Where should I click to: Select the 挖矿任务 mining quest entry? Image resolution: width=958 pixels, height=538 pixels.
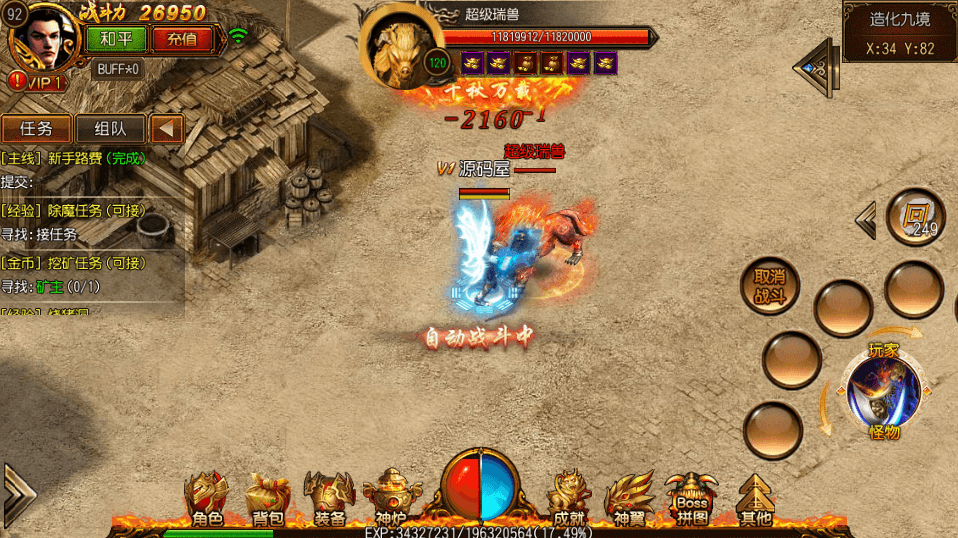pos(88,263)
